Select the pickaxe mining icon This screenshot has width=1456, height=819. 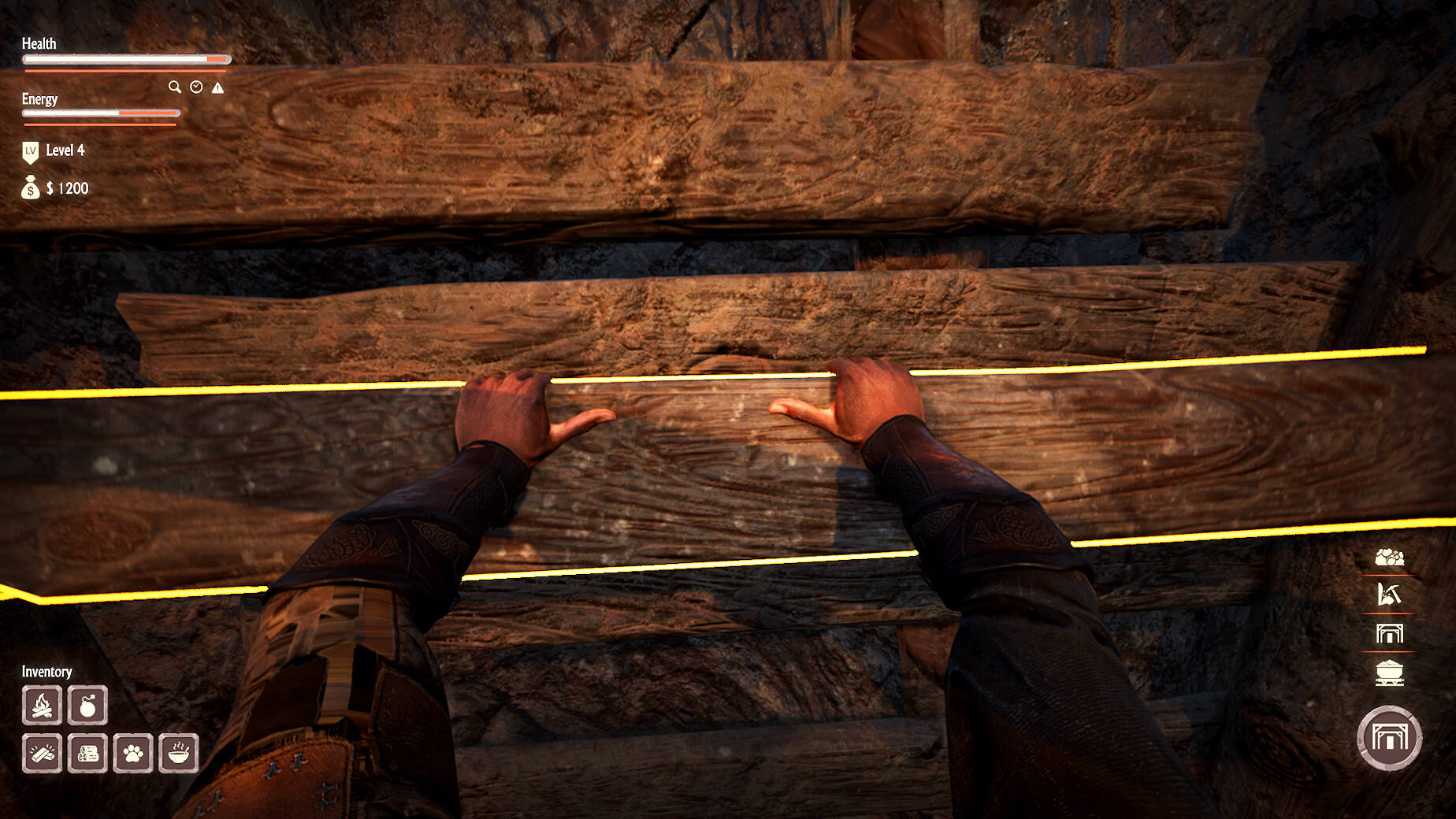tap(1389, 595)
